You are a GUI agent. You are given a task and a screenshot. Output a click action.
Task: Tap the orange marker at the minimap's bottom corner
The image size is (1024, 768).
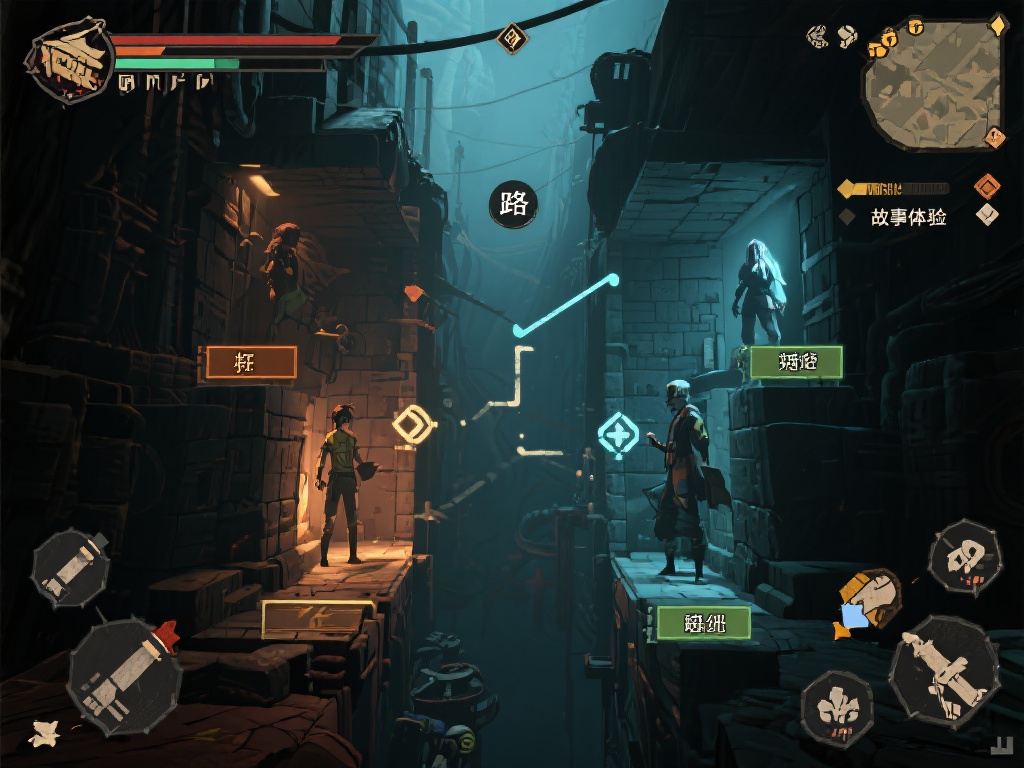click(x=994, y=138)
